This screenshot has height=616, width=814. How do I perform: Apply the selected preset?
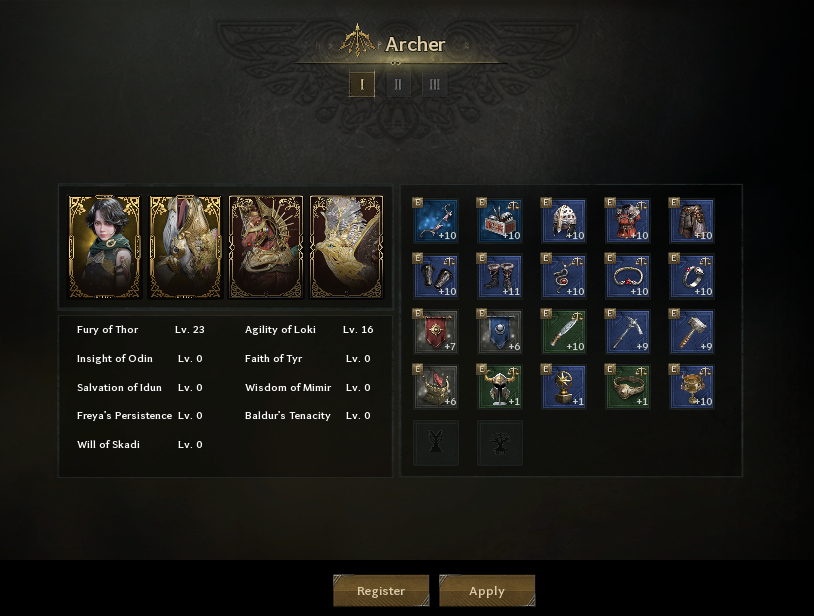[487, 590]
